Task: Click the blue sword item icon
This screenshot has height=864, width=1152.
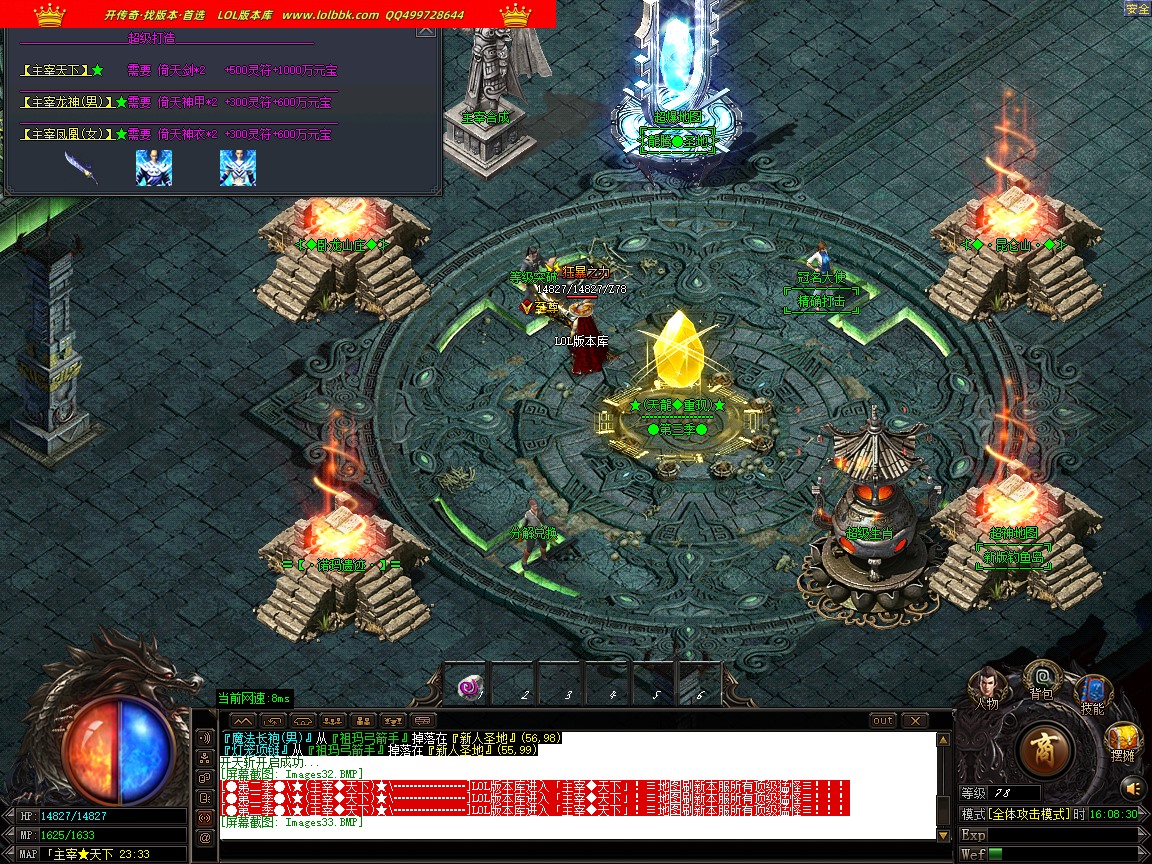Action: [x=80, y=167]
